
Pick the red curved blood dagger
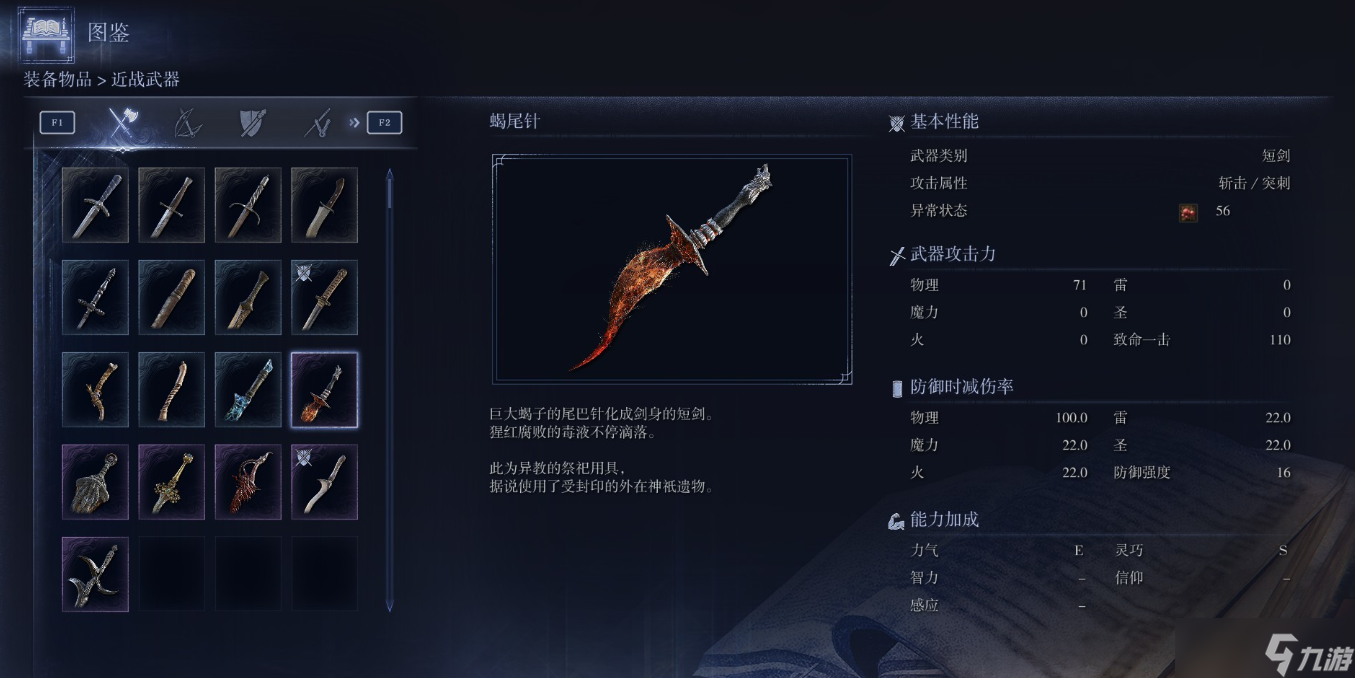(248, 481)
